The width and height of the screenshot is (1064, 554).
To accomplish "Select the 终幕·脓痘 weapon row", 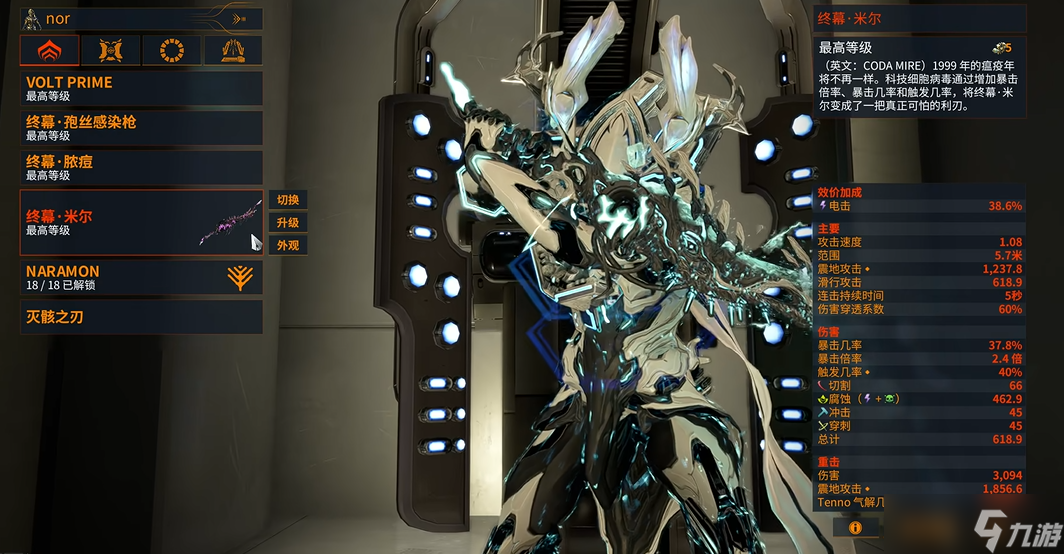I will [x=141, y=168].
